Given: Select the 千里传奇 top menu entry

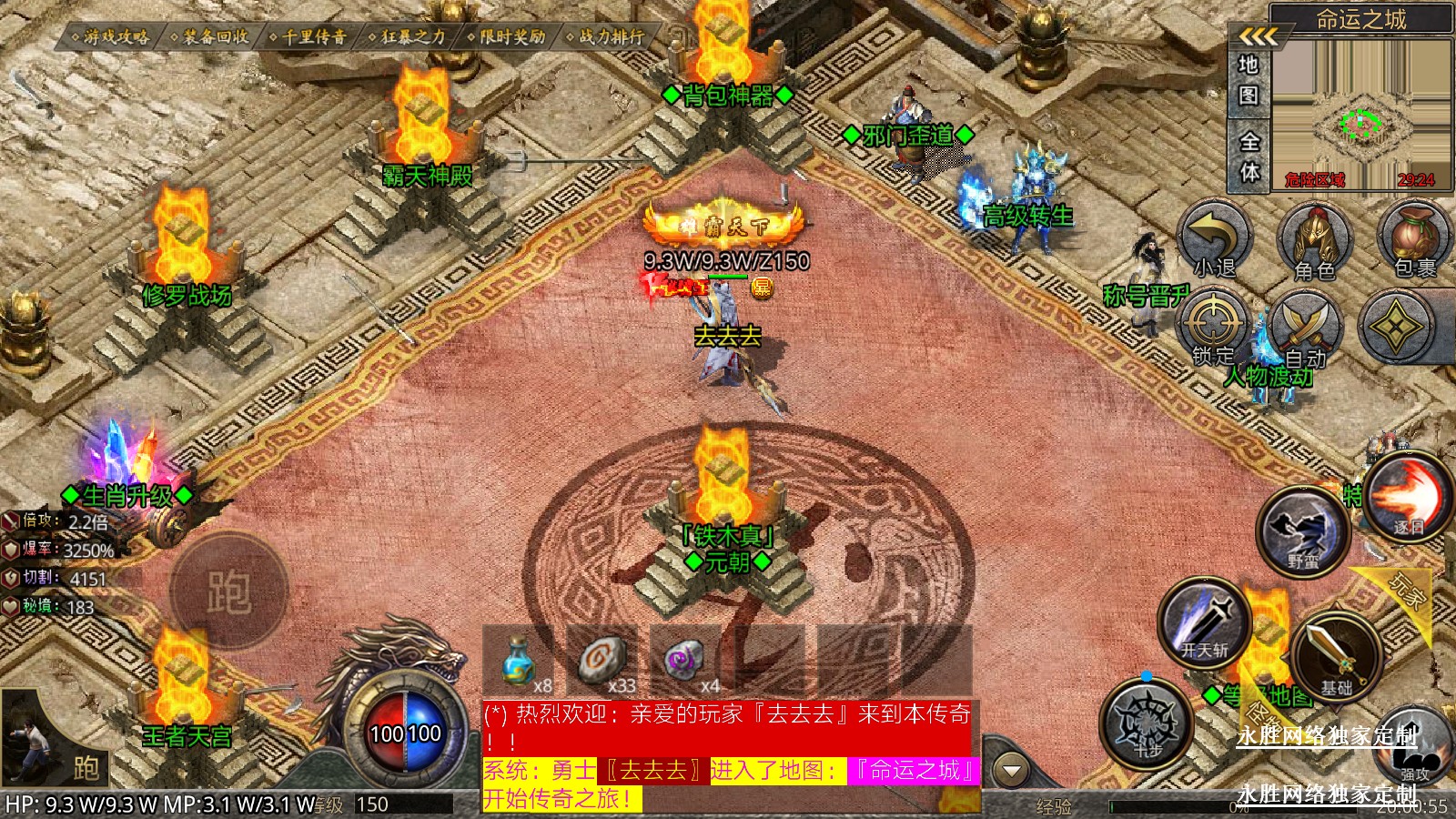Looking at the screenshot, I should coord(308,36).
